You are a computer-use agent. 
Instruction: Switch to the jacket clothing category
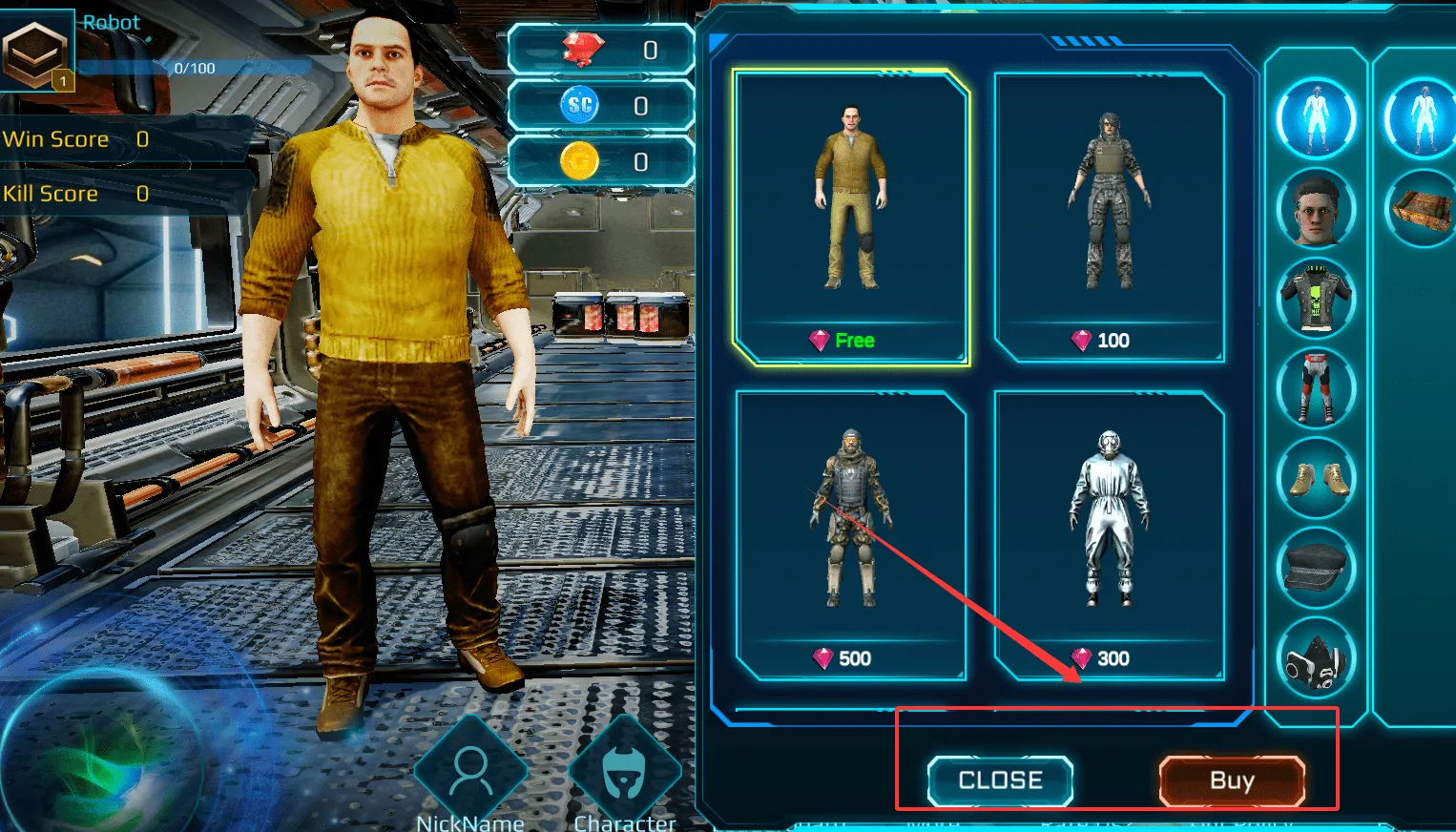1316,298
